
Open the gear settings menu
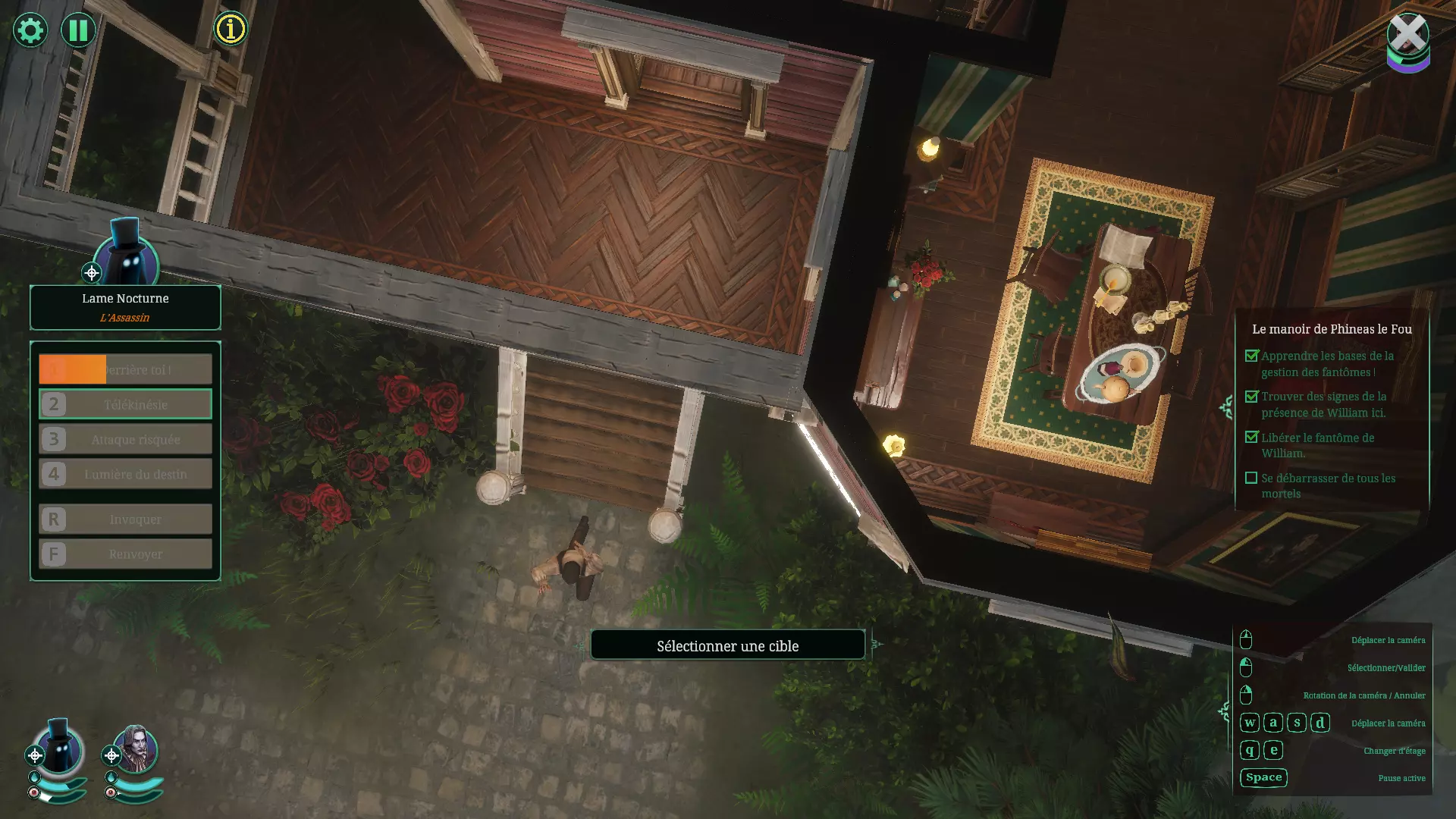coord(30,30)
